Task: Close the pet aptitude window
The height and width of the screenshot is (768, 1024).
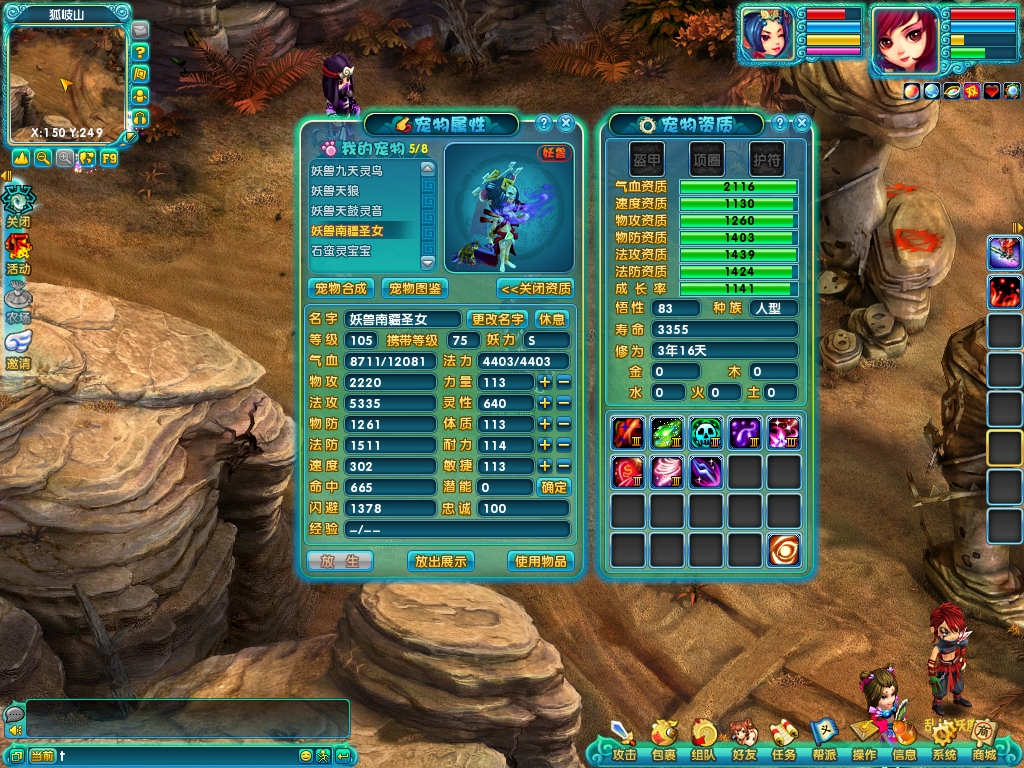Action: (802, 123)
